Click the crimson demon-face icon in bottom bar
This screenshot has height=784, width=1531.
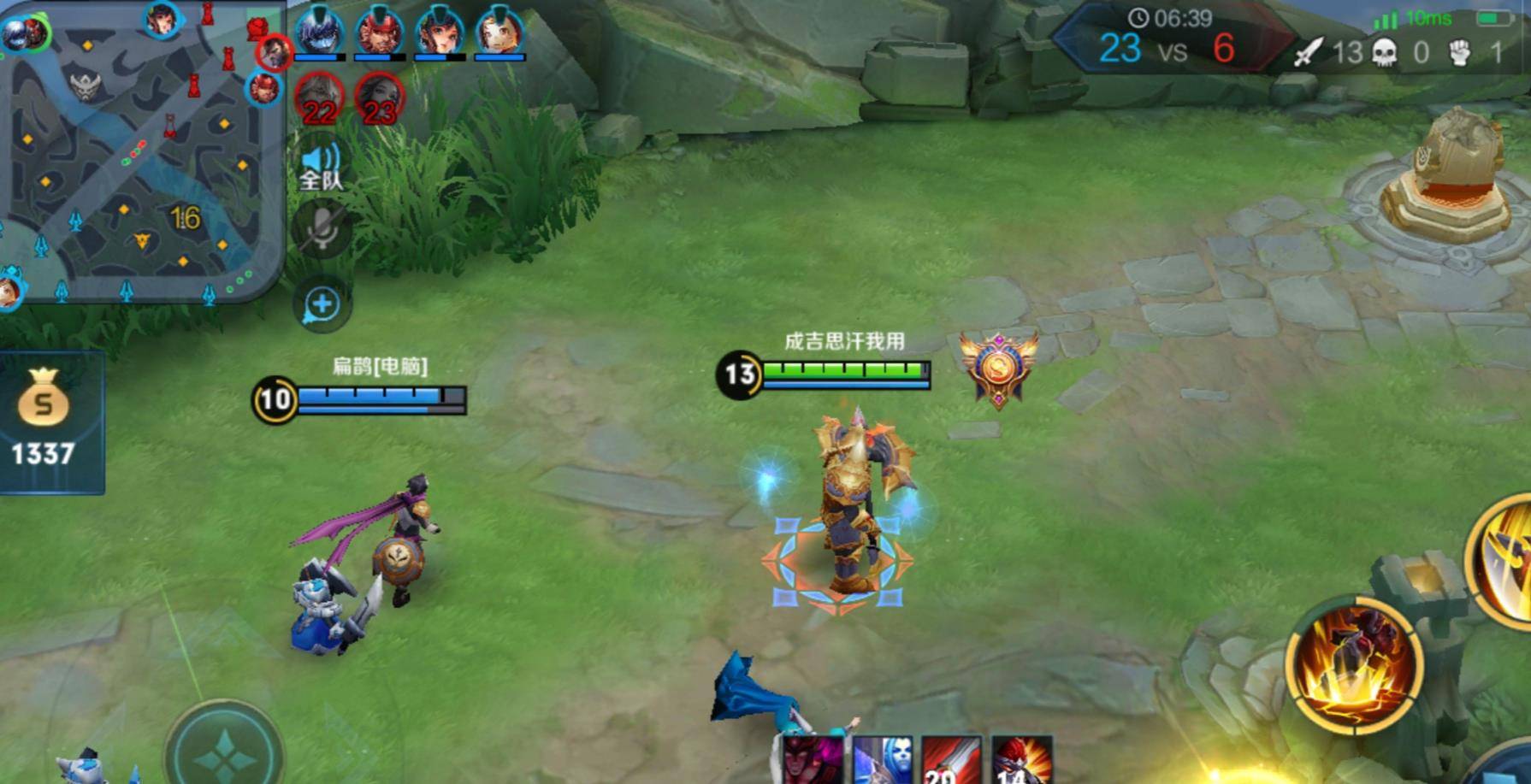point(813,760)
